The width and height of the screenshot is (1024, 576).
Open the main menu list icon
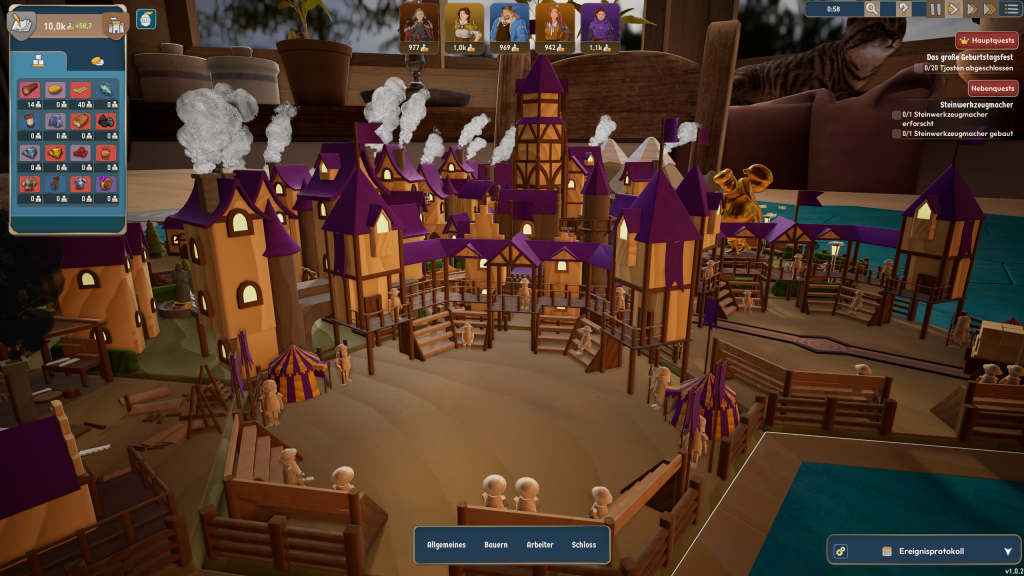pos(1011,9)
